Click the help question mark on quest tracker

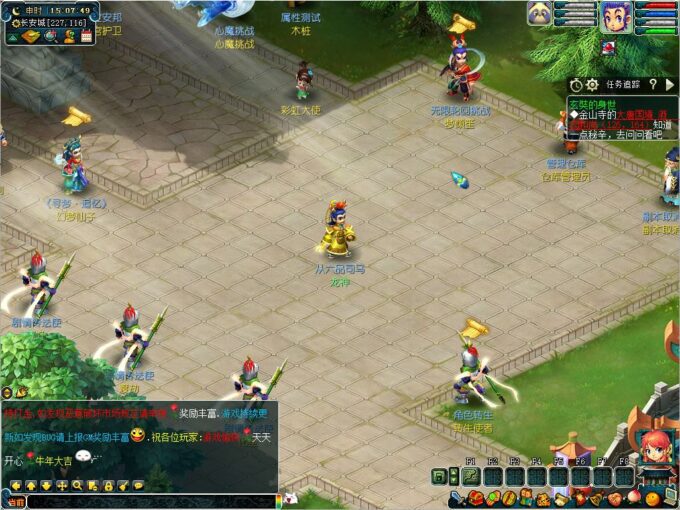[653, 85]
